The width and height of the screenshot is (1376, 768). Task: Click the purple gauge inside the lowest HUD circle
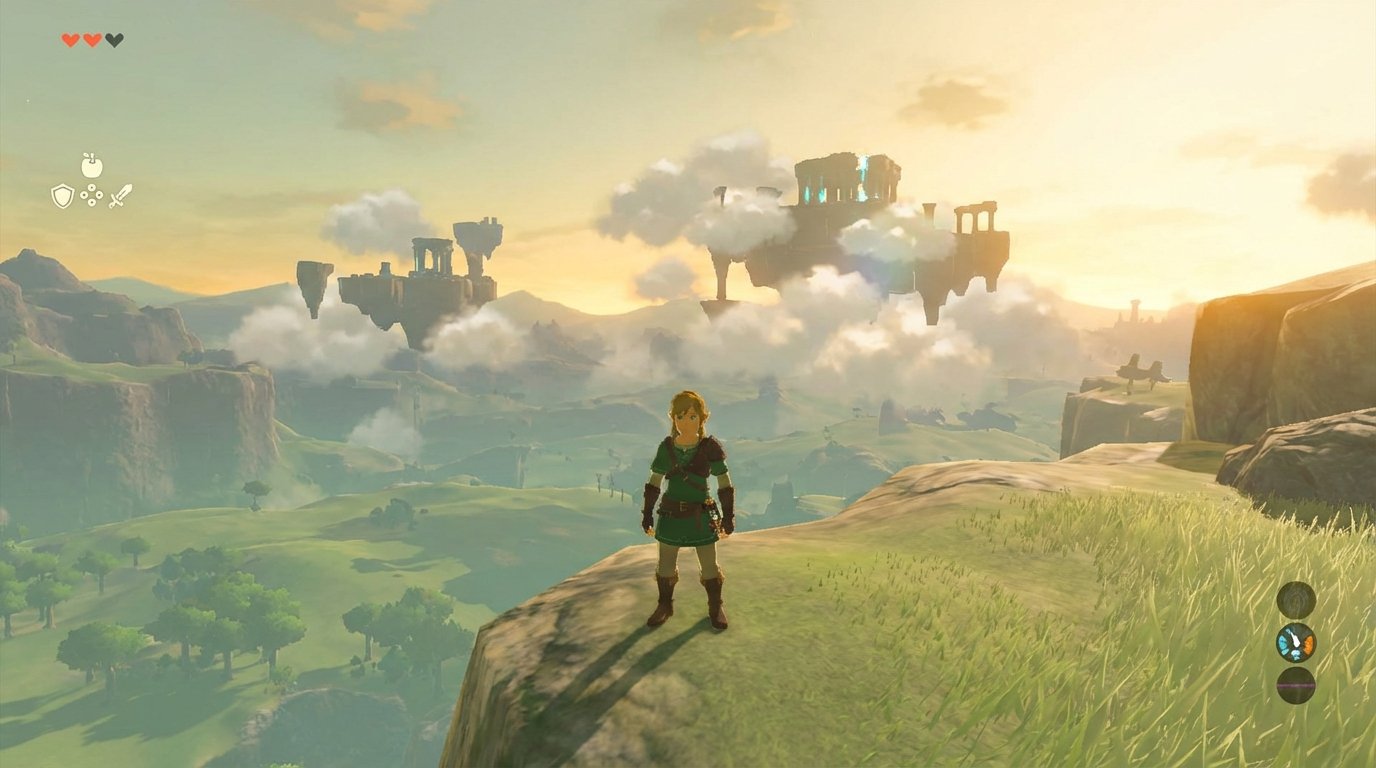1296,684
